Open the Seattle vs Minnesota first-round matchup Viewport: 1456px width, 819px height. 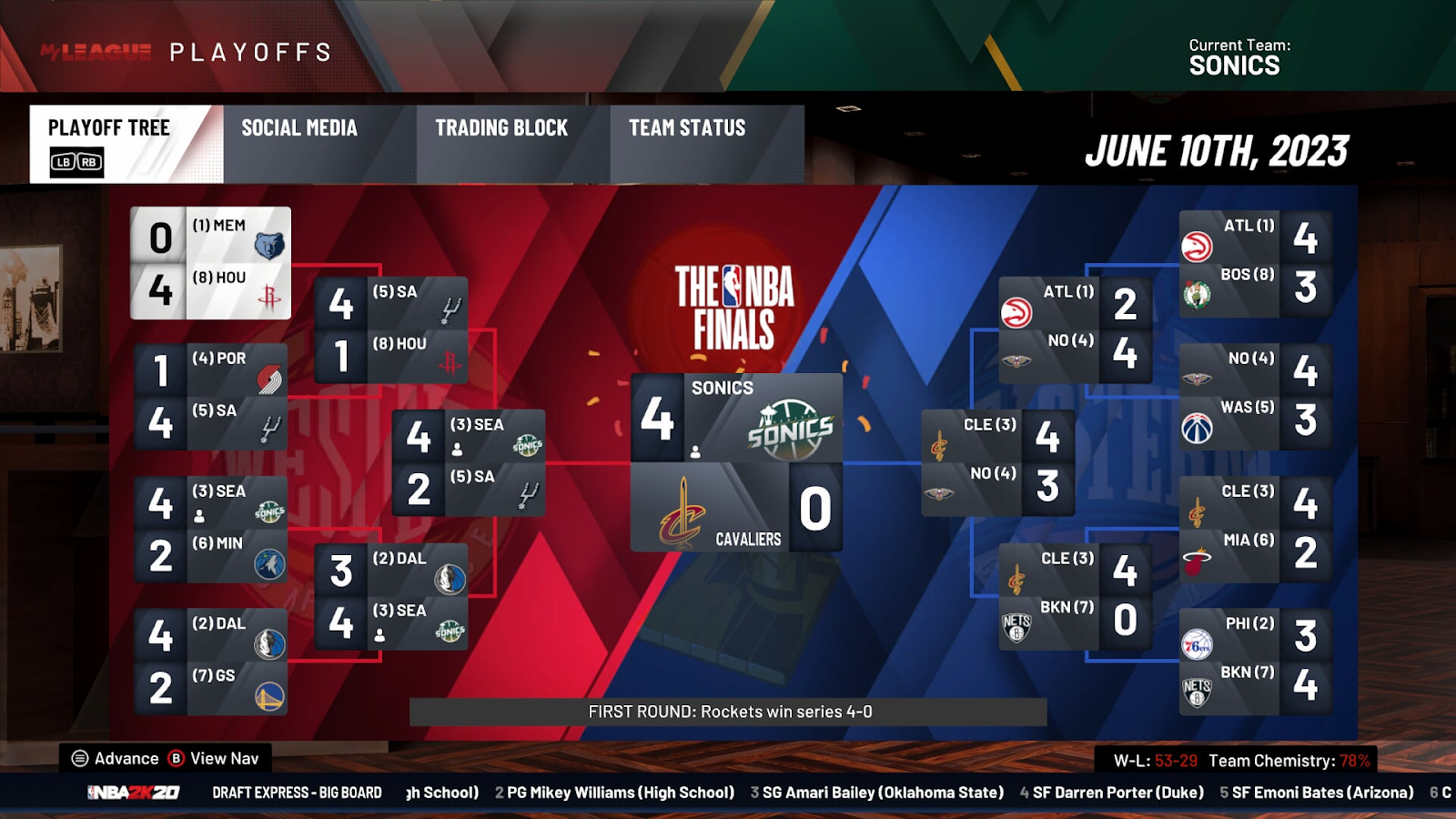211,530
